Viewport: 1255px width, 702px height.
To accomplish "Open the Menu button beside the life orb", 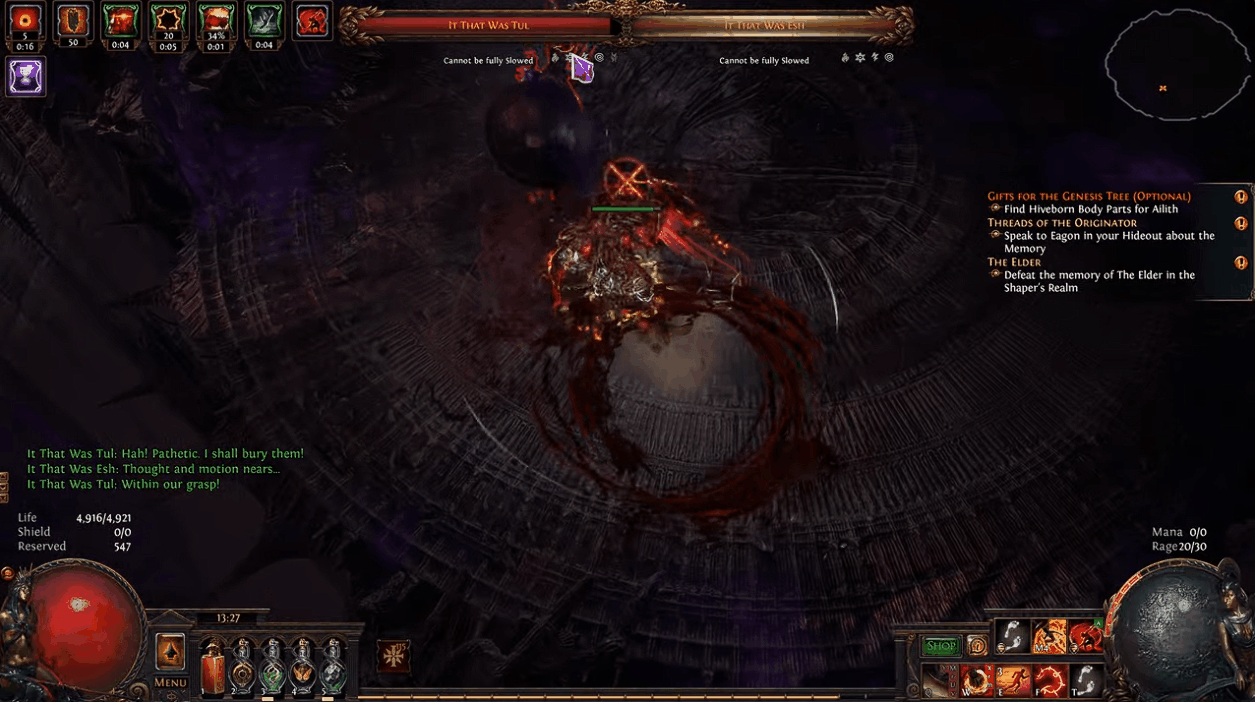I will (171, 683).
